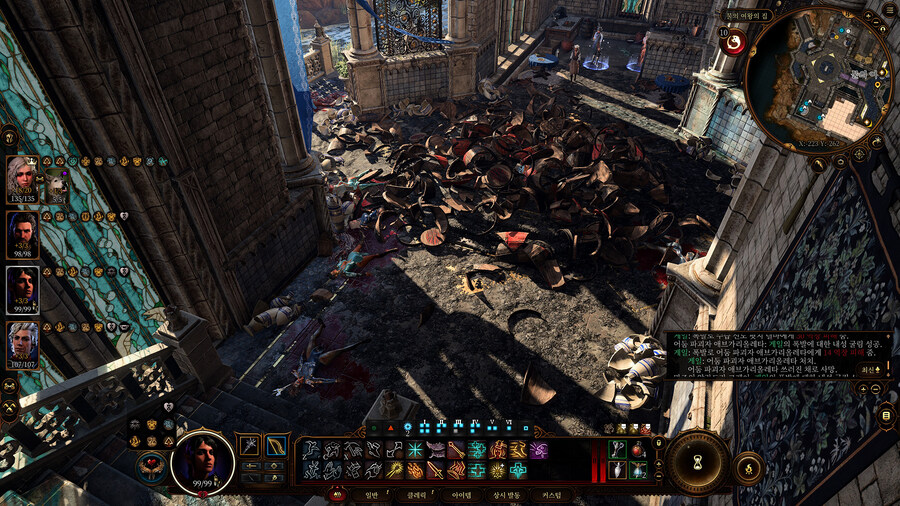Activate the purple spell icon on the hotbar
This screenshot has width=900, height=506.
coord(539,450)
